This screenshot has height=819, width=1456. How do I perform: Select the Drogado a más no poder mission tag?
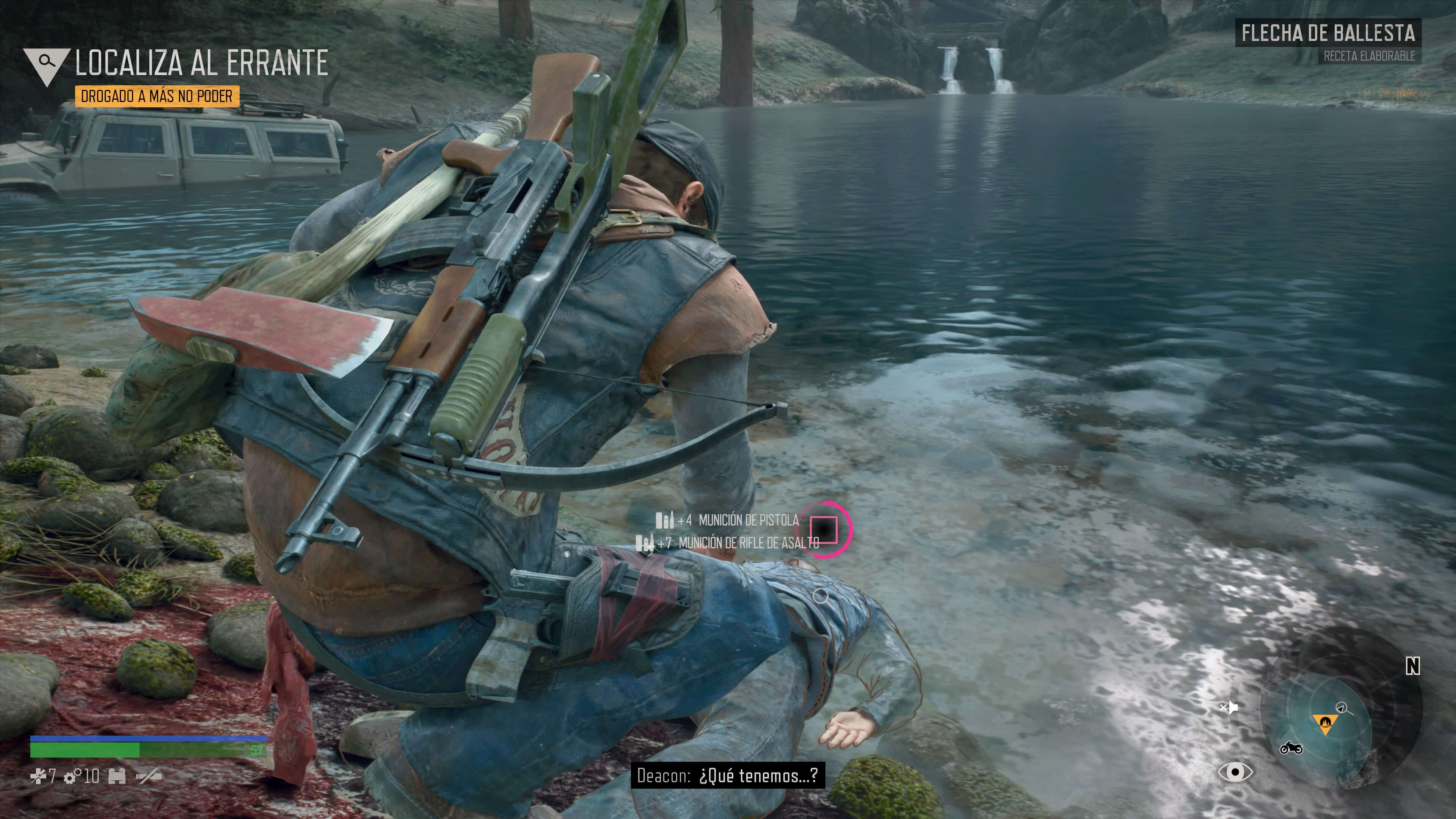(x=157, y=97)
